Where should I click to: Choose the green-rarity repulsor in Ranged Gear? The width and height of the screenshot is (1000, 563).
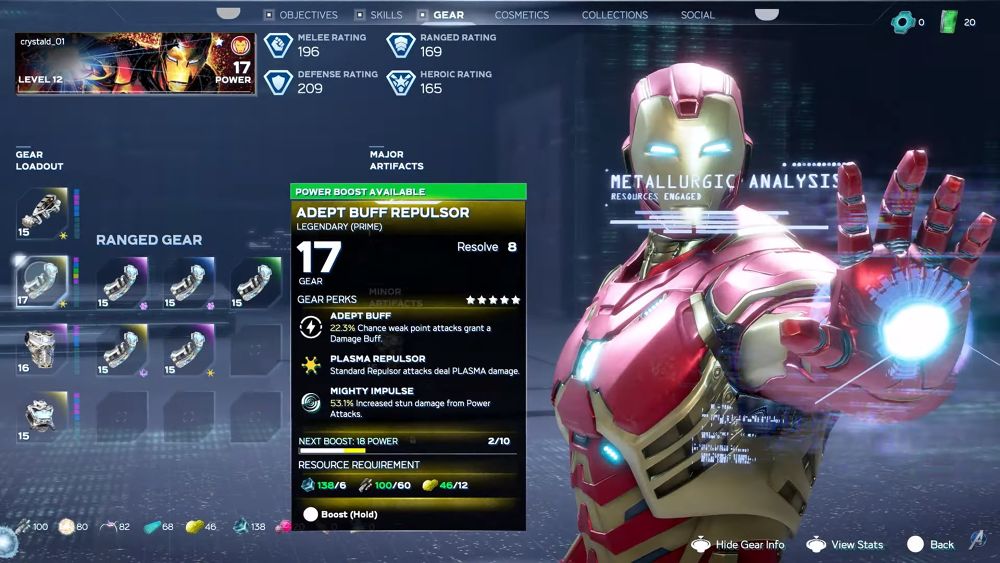256,281
